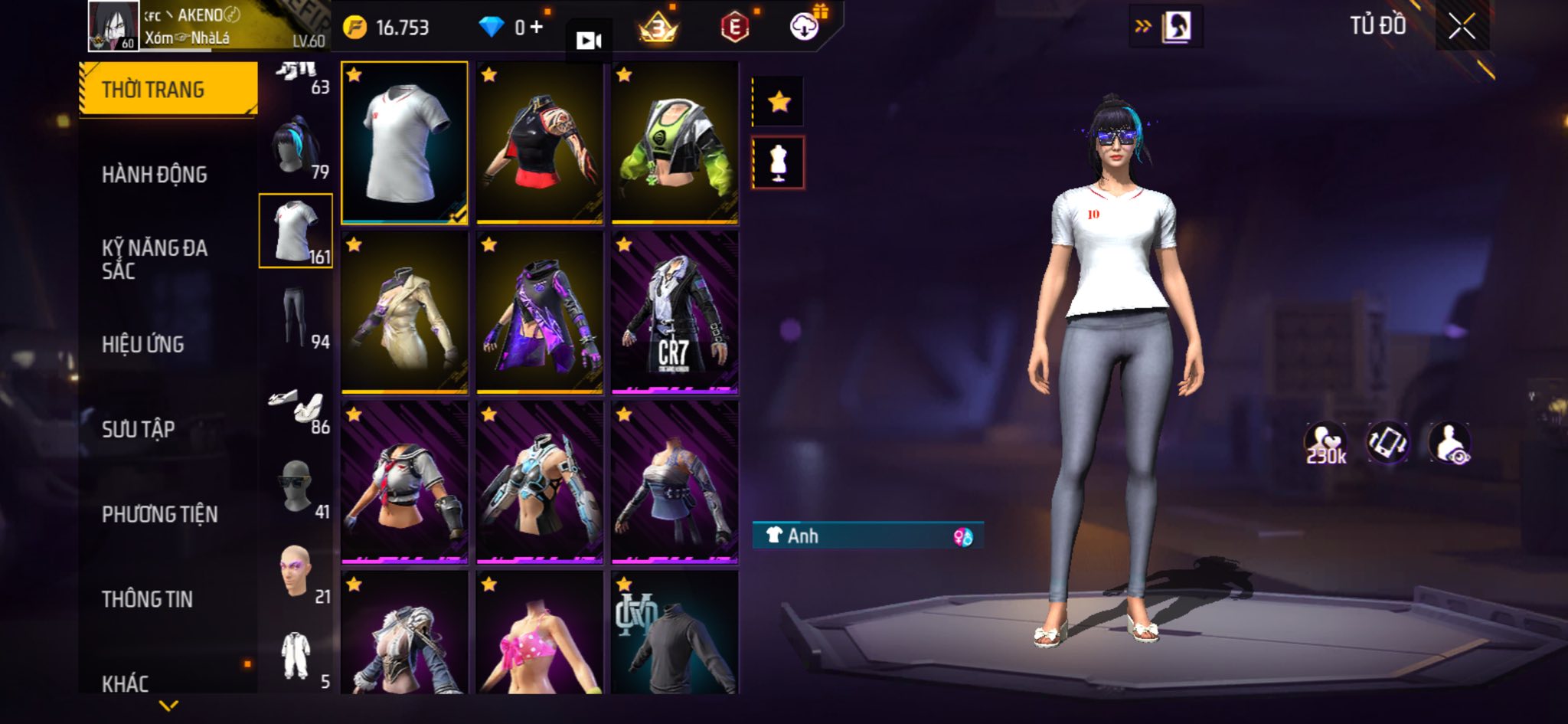This screenshot has width=1568, height=724.
Task: Choose the pink polka dot bikini top
Action: point(539,634)
